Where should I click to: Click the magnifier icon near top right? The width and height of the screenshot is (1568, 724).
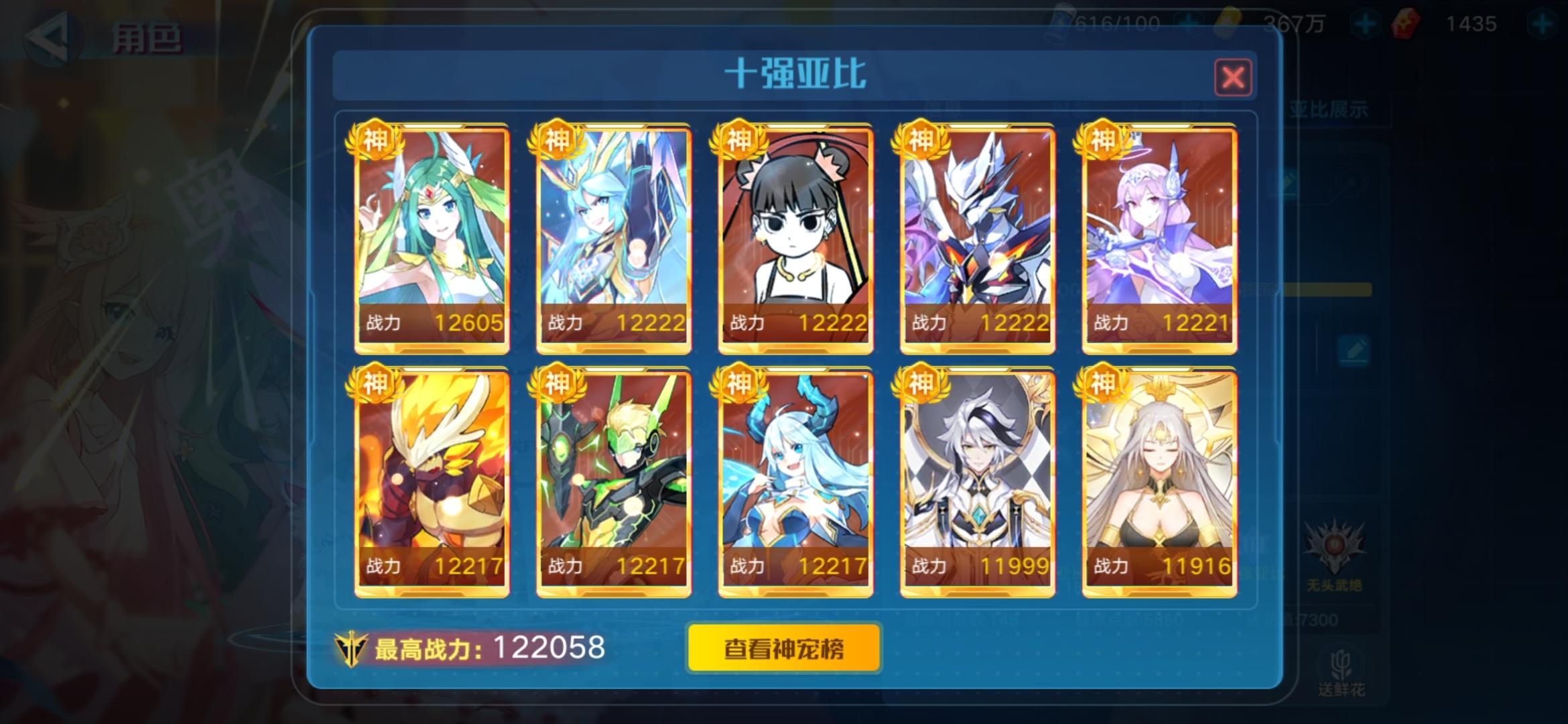1352,184
